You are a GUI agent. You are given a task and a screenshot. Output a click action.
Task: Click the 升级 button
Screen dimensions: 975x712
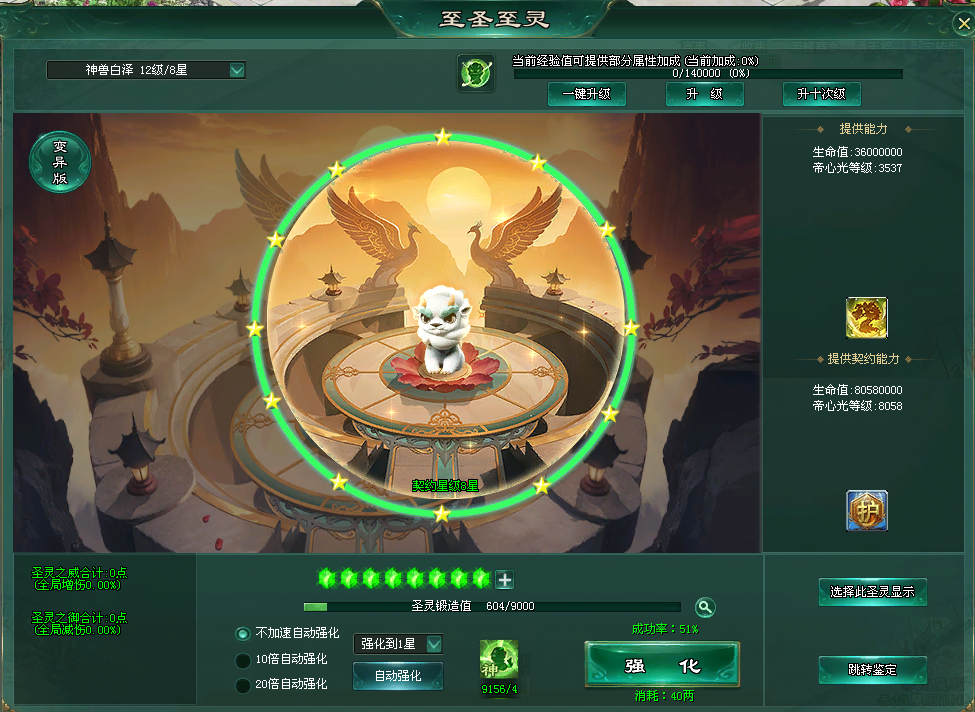pyautogui.click(x=704, y=94)
